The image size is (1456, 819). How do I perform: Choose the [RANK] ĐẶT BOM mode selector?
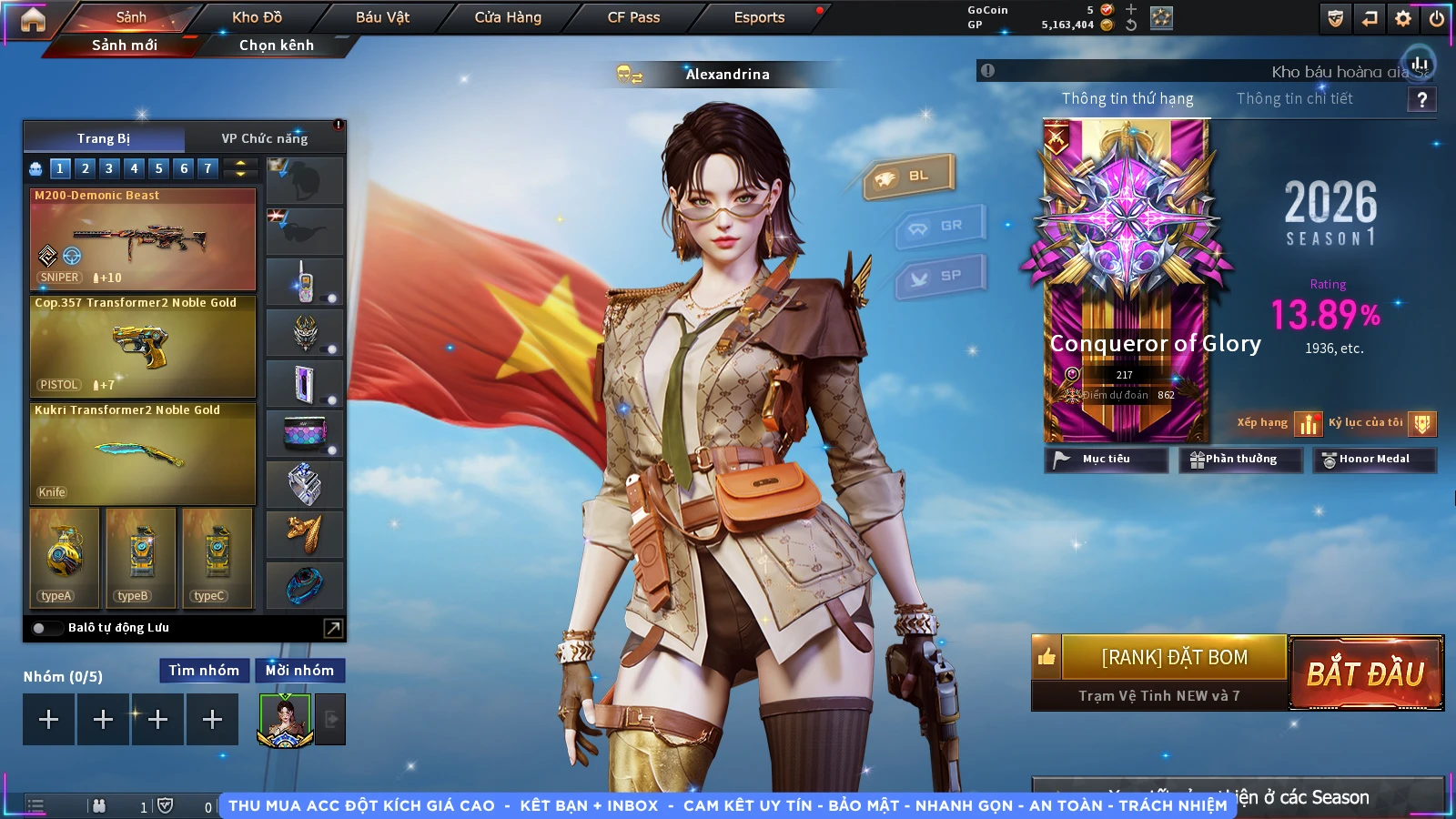[x=1174, y=657]
